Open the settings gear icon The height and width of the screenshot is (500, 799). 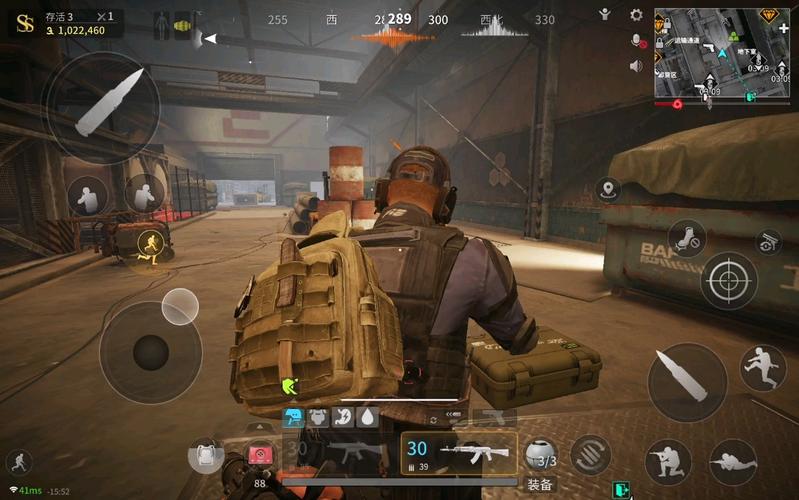click(x=636, y=15)
